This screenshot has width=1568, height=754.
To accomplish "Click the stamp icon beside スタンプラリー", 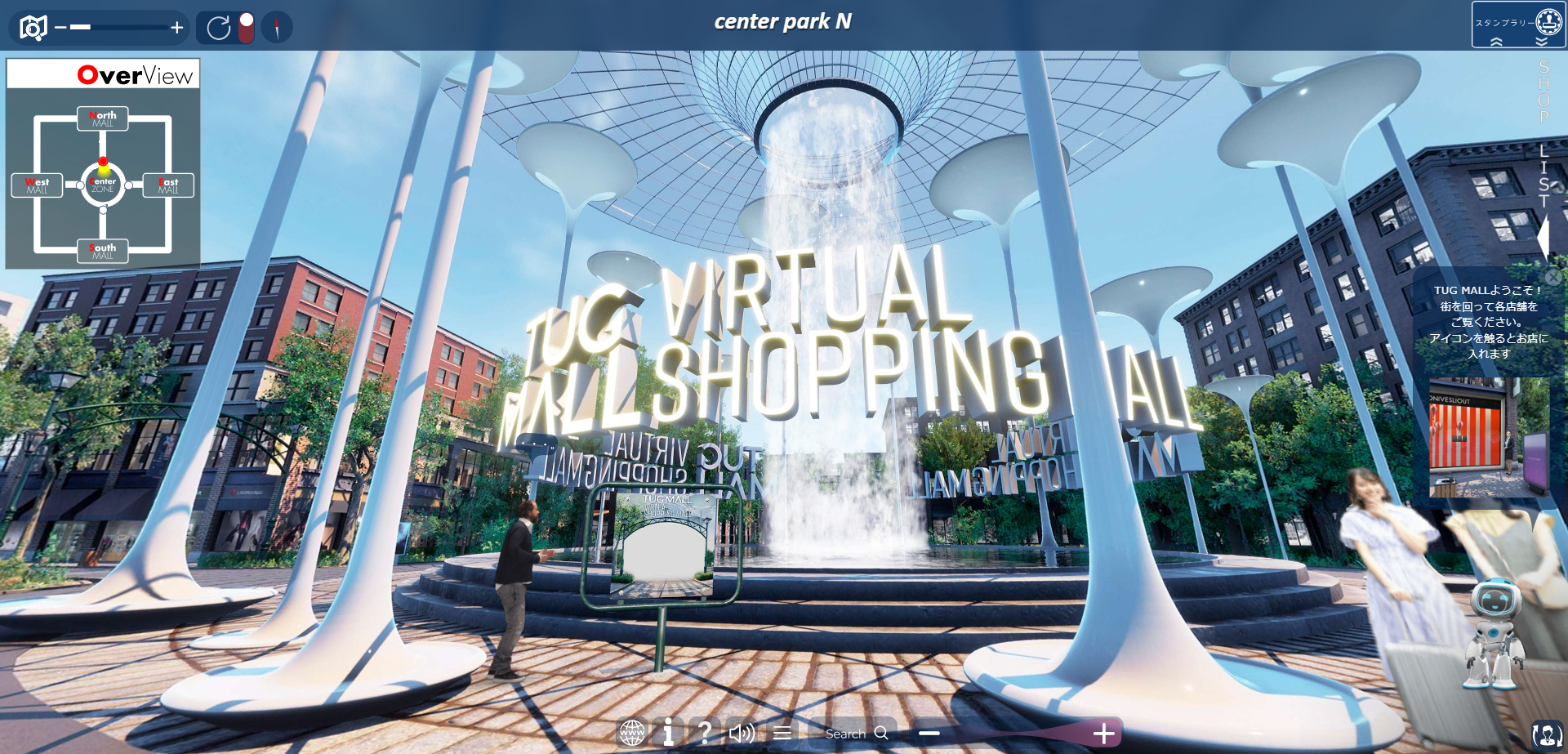I will tap(1549, 22).
